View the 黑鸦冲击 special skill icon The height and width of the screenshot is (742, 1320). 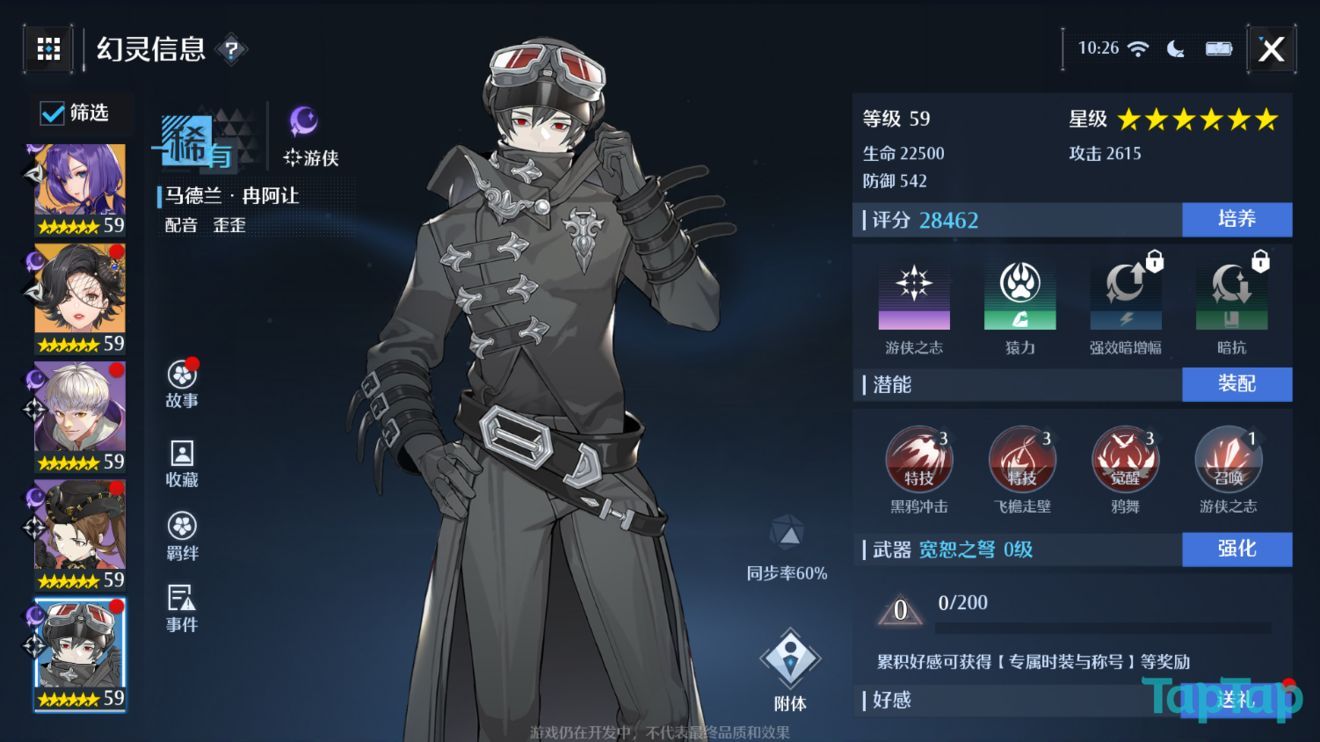click(920, 459)
